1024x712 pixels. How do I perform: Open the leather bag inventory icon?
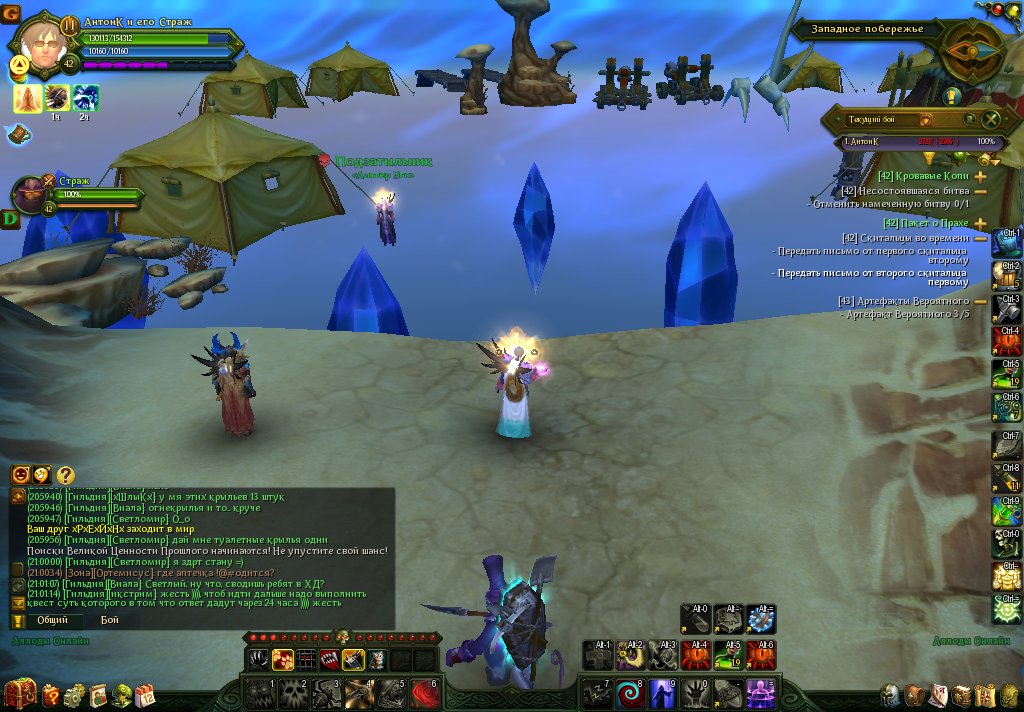coord(915,695)
